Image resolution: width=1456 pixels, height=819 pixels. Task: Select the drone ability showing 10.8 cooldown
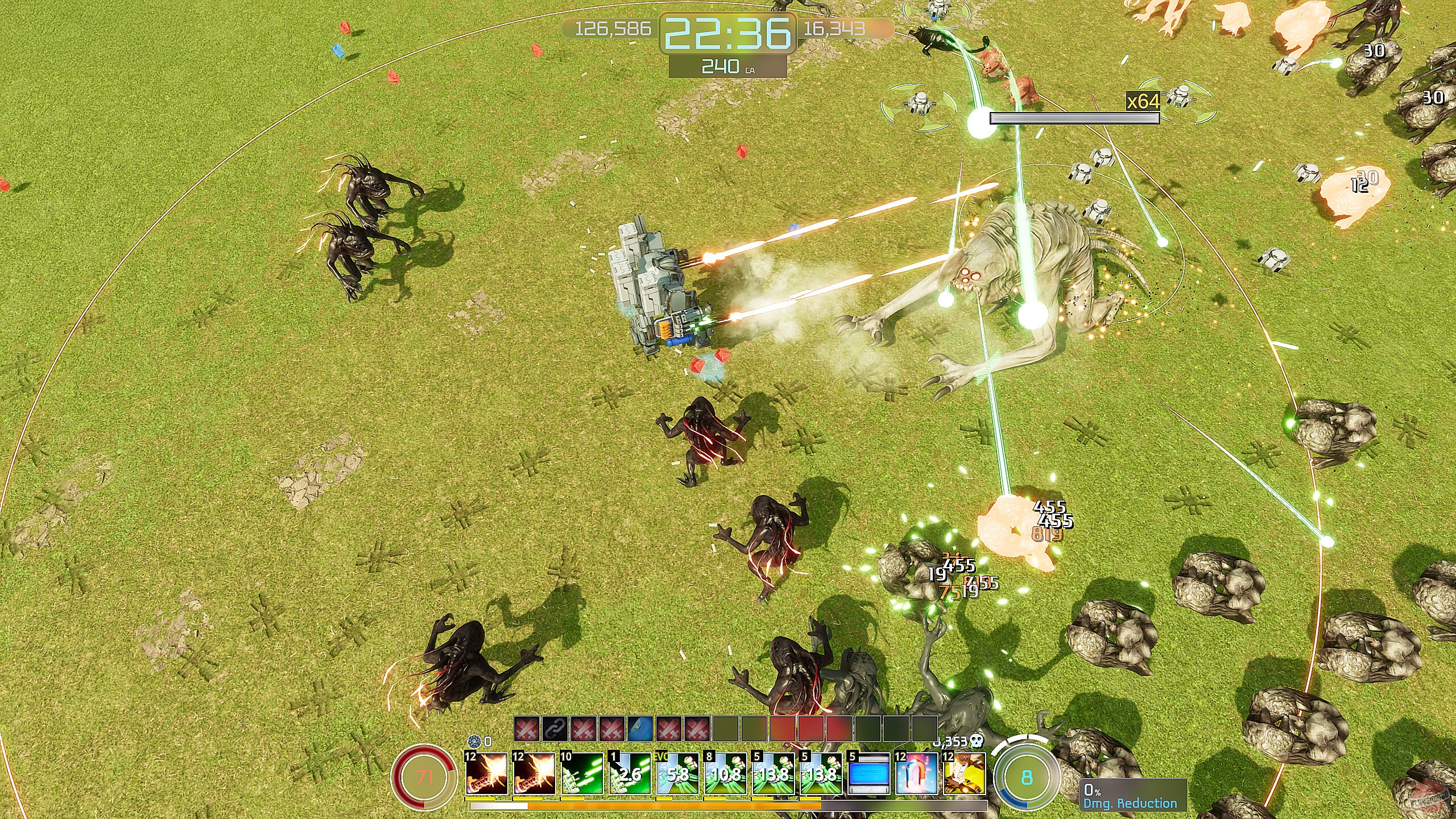click(x=725, y=773)
